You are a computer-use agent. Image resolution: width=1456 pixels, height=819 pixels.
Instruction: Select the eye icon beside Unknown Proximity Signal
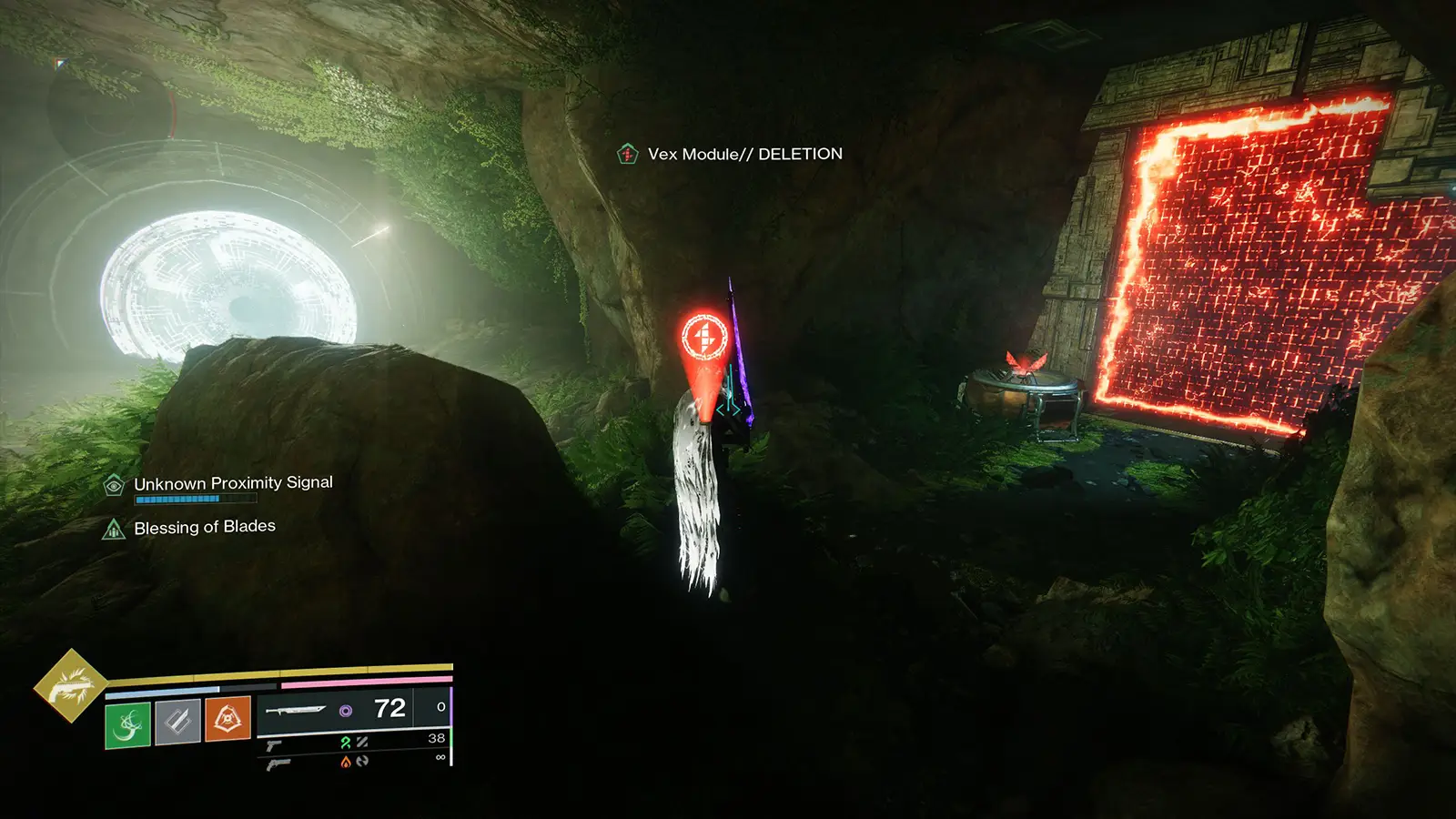click(x=112, y=485)
